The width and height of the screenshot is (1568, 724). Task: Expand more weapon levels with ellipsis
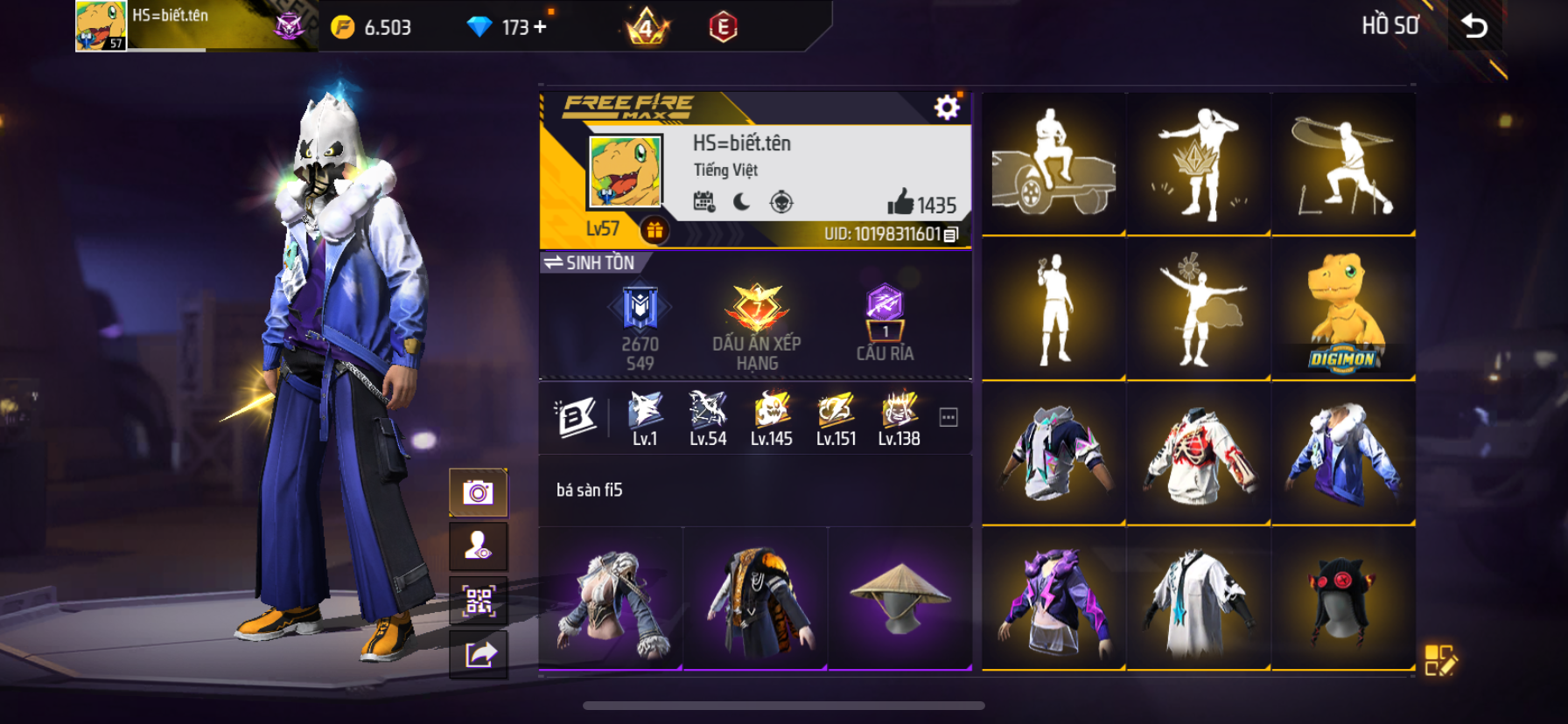[948, 418]
